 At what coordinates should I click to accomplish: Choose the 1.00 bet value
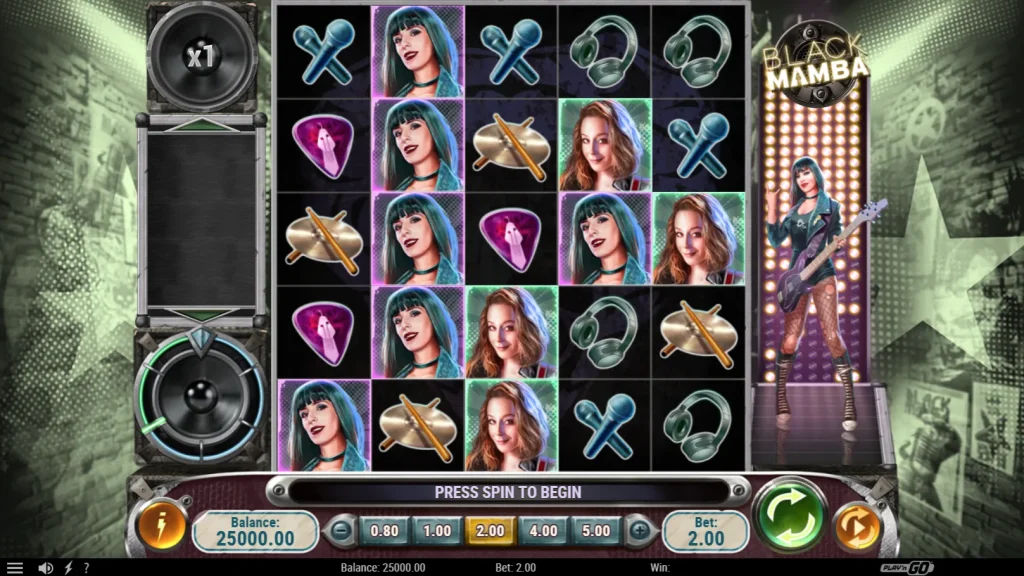437,531
